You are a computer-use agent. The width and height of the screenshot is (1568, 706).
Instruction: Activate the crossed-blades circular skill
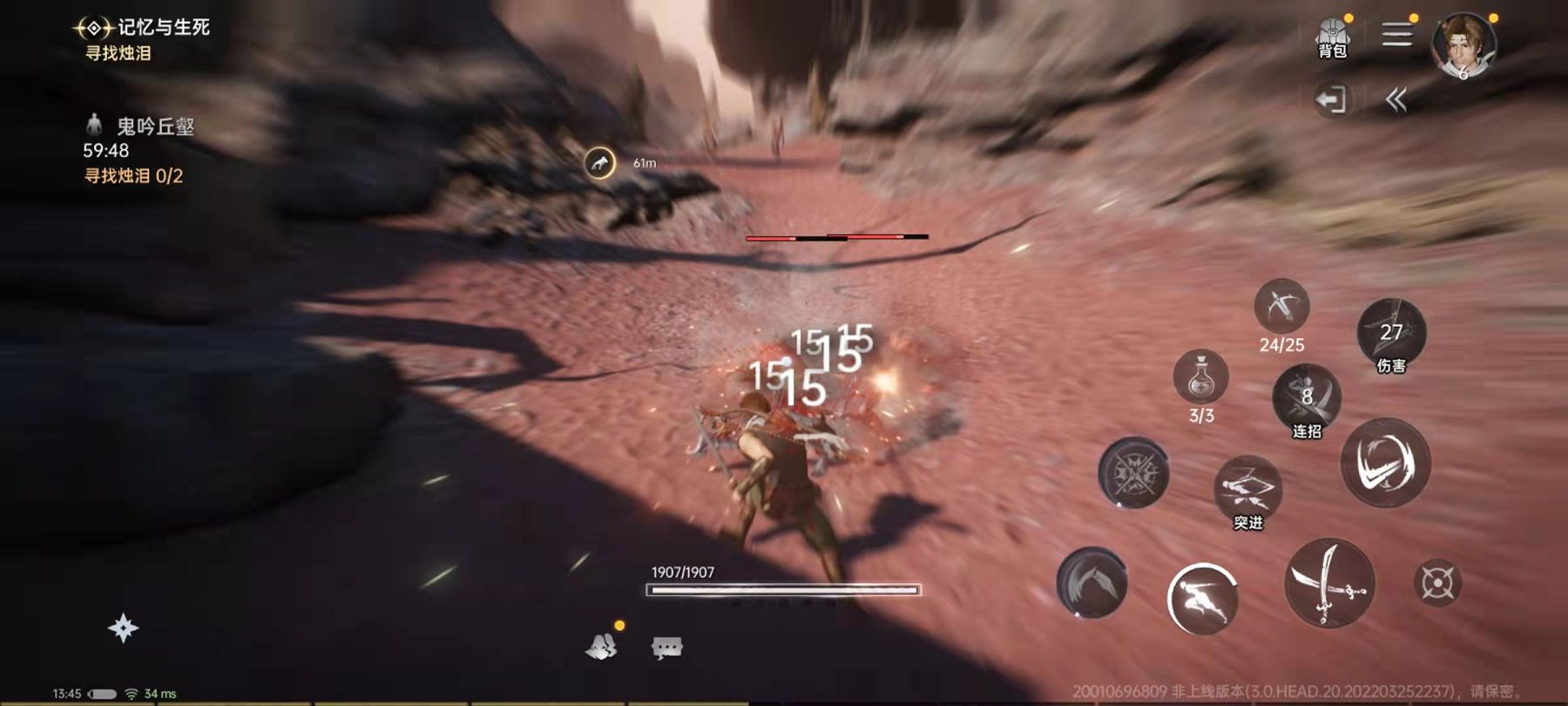(1133, 473)
